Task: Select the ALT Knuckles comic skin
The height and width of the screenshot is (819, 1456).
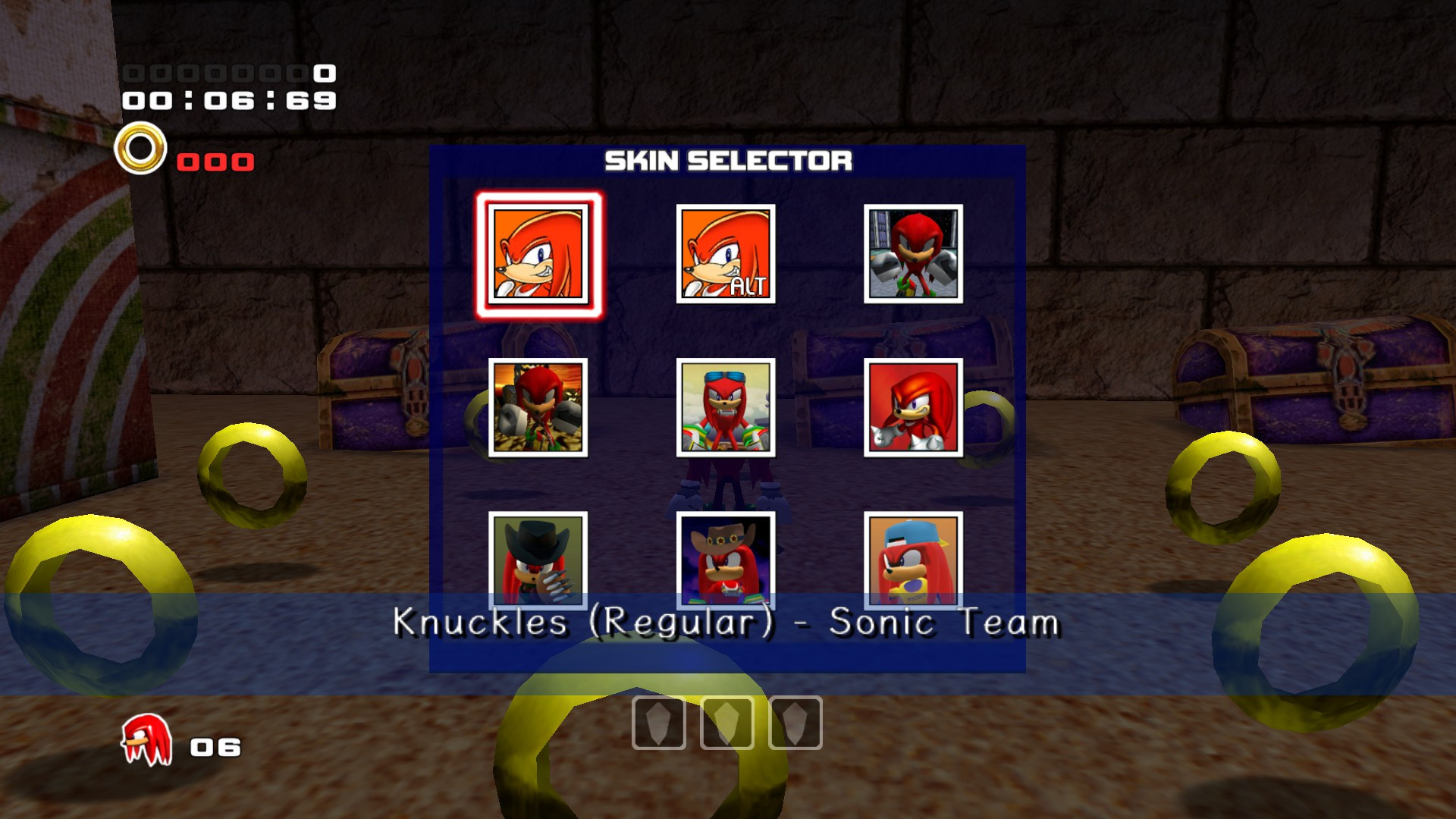Action: coord(725,254)
